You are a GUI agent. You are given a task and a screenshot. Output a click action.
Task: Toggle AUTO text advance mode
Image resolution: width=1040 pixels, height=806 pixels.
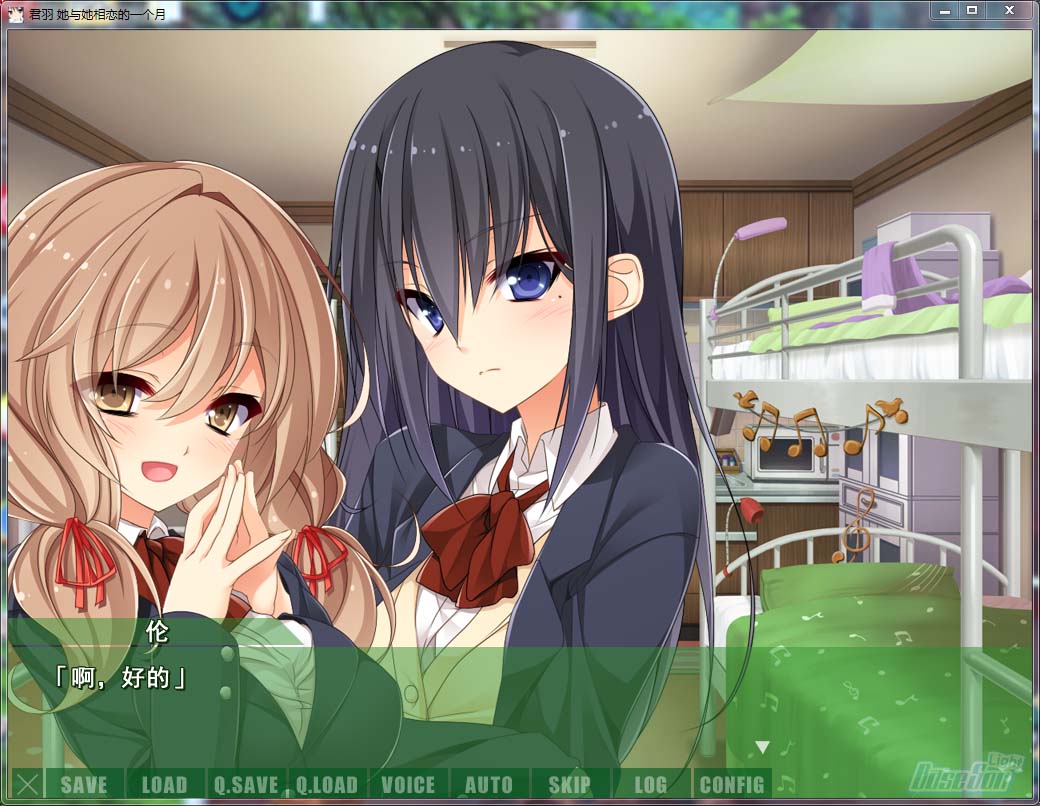(x=489, y=784)
